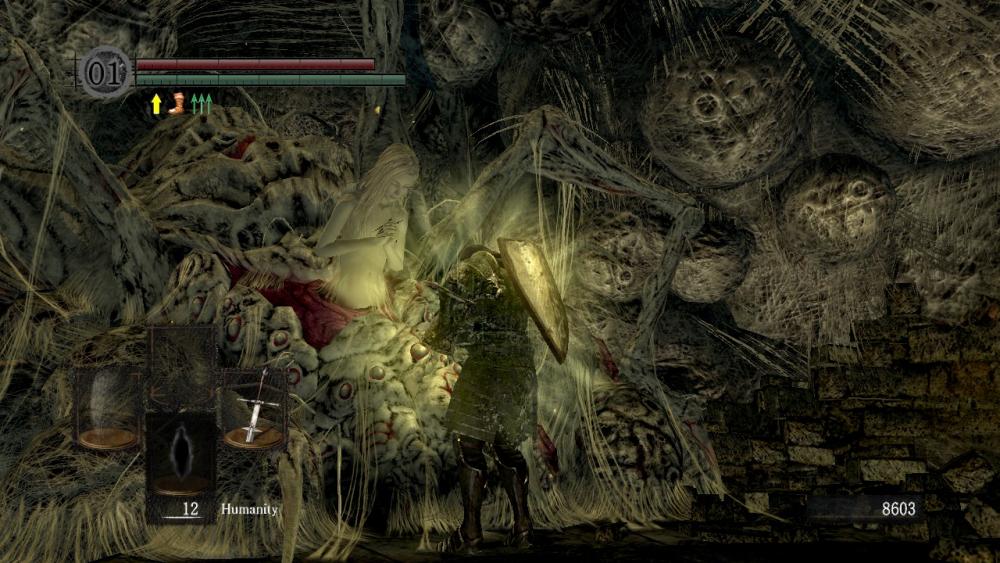
Task: Click the triple green arrows buff icon
Action: coord(201,104)
